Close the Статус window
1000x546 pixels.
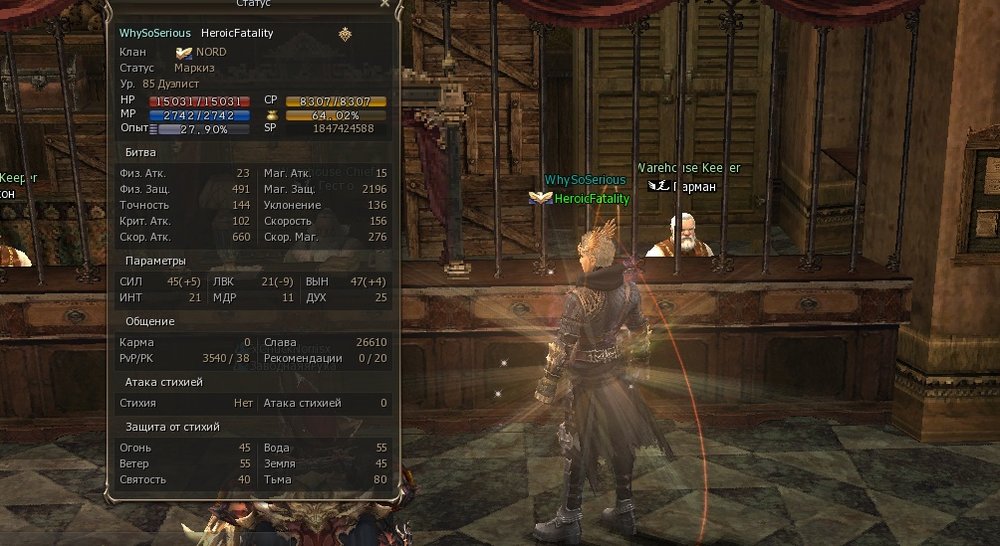pos(385,4)
